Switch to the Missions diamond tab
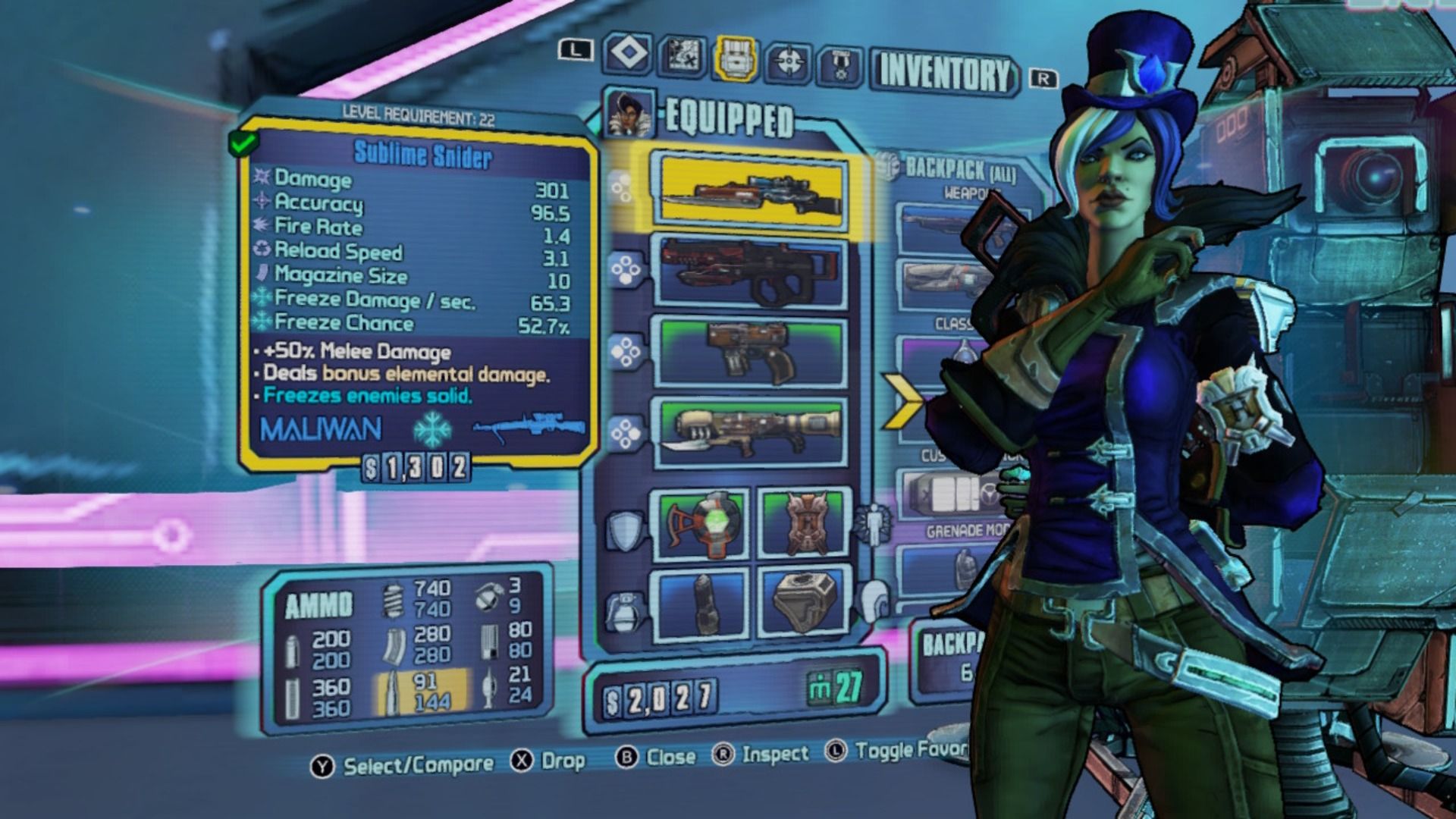The width and height of the screenshot is (1456, 819). pyautogui.click(x=629, y=53)
